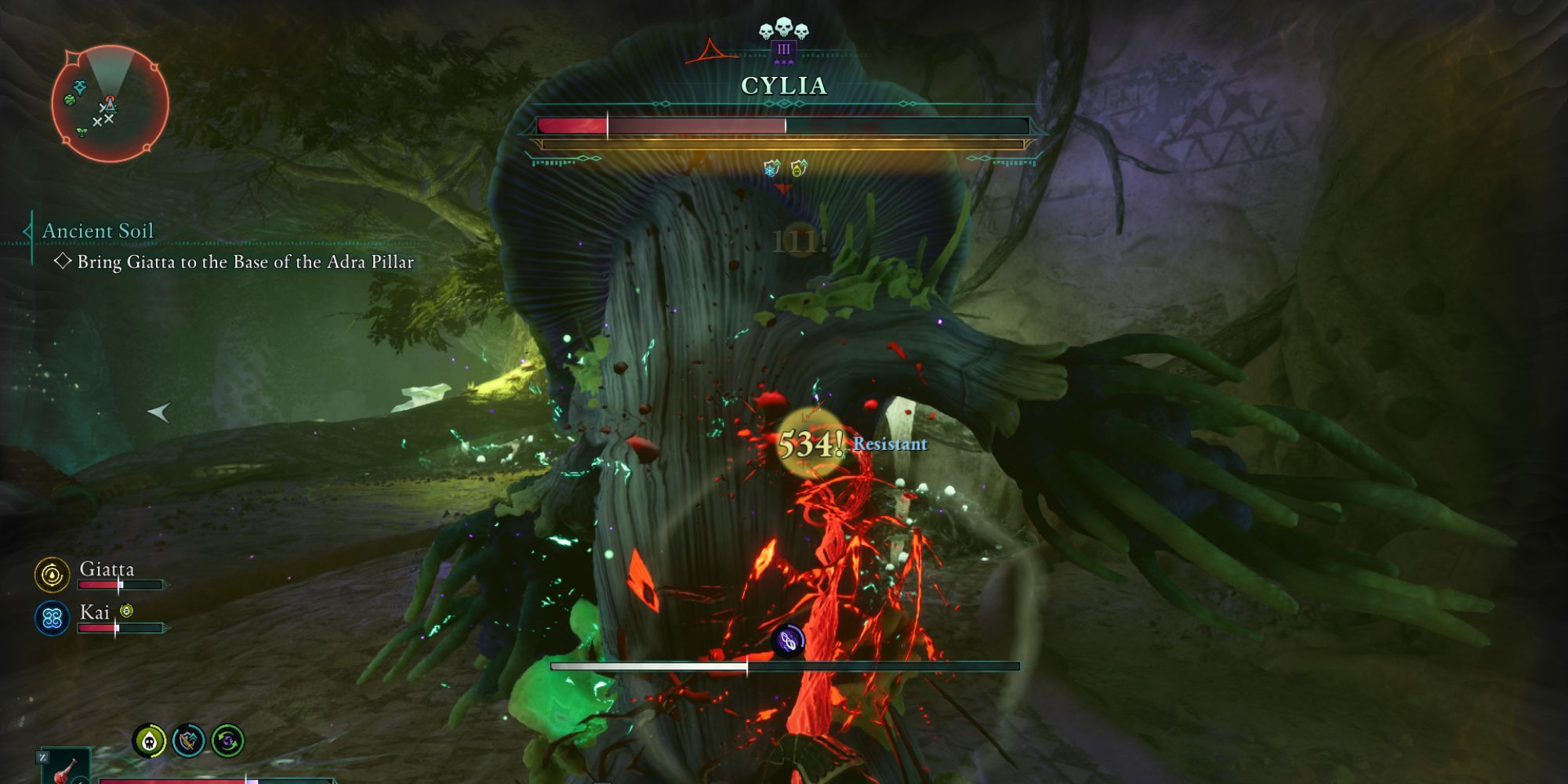Image resolution: width=1568 pixels, height=784 pixels.
Task: Inspect Cylia's poison resistance shield icon
Action: 798,168
